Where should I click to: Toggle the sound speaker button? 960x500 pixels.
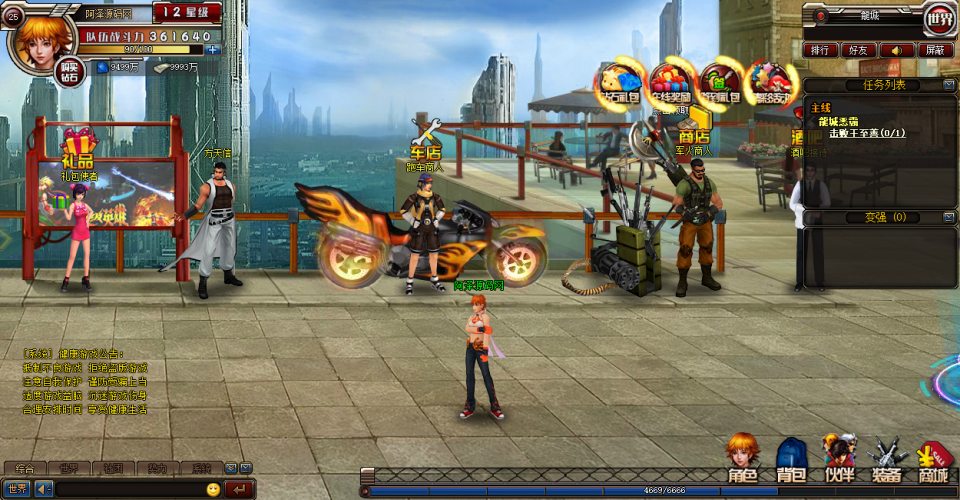897,49
